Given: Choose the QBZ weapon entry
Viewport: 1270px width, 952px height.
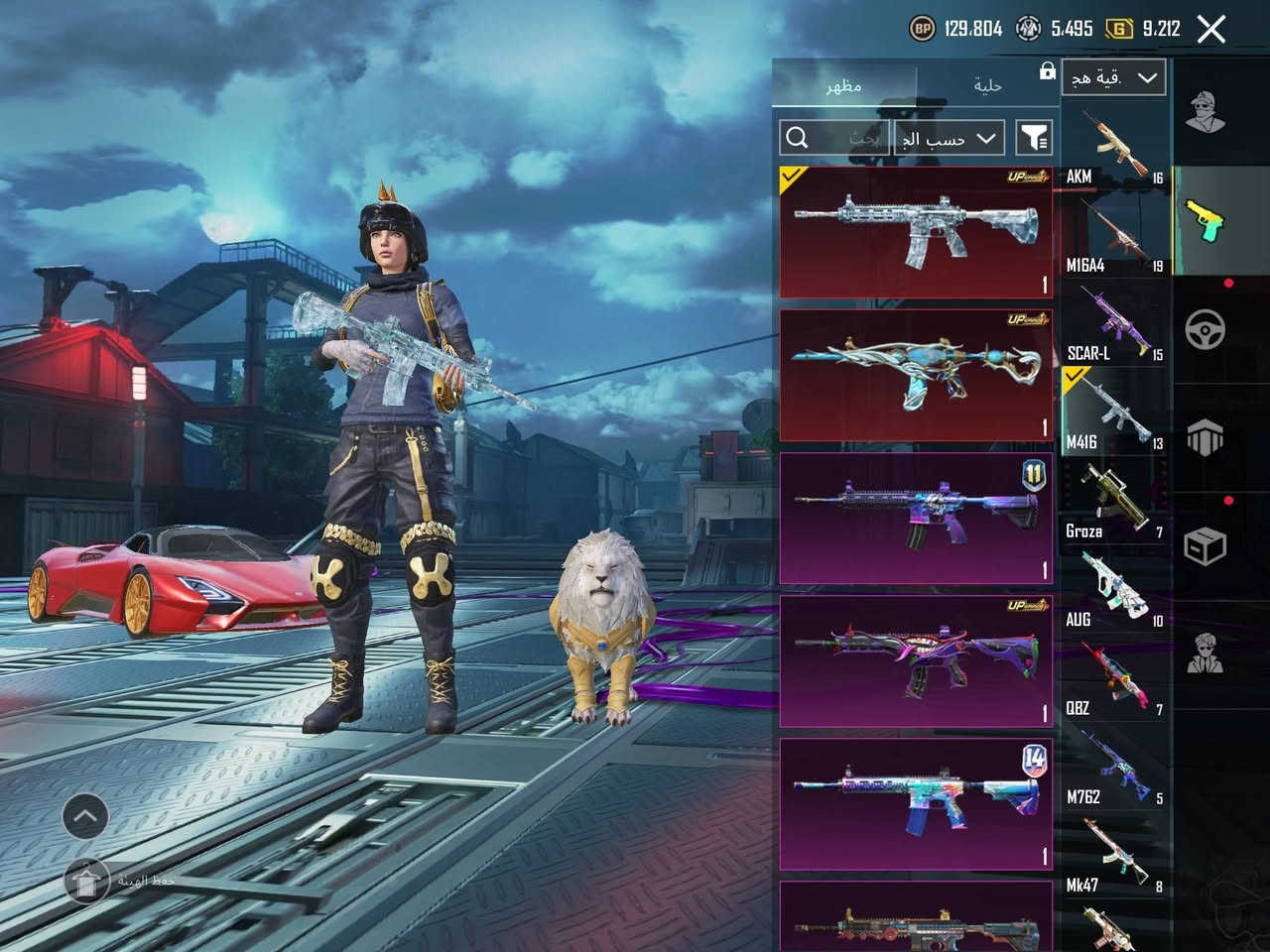Looking at the screenshot, I should pos(1113,678).
